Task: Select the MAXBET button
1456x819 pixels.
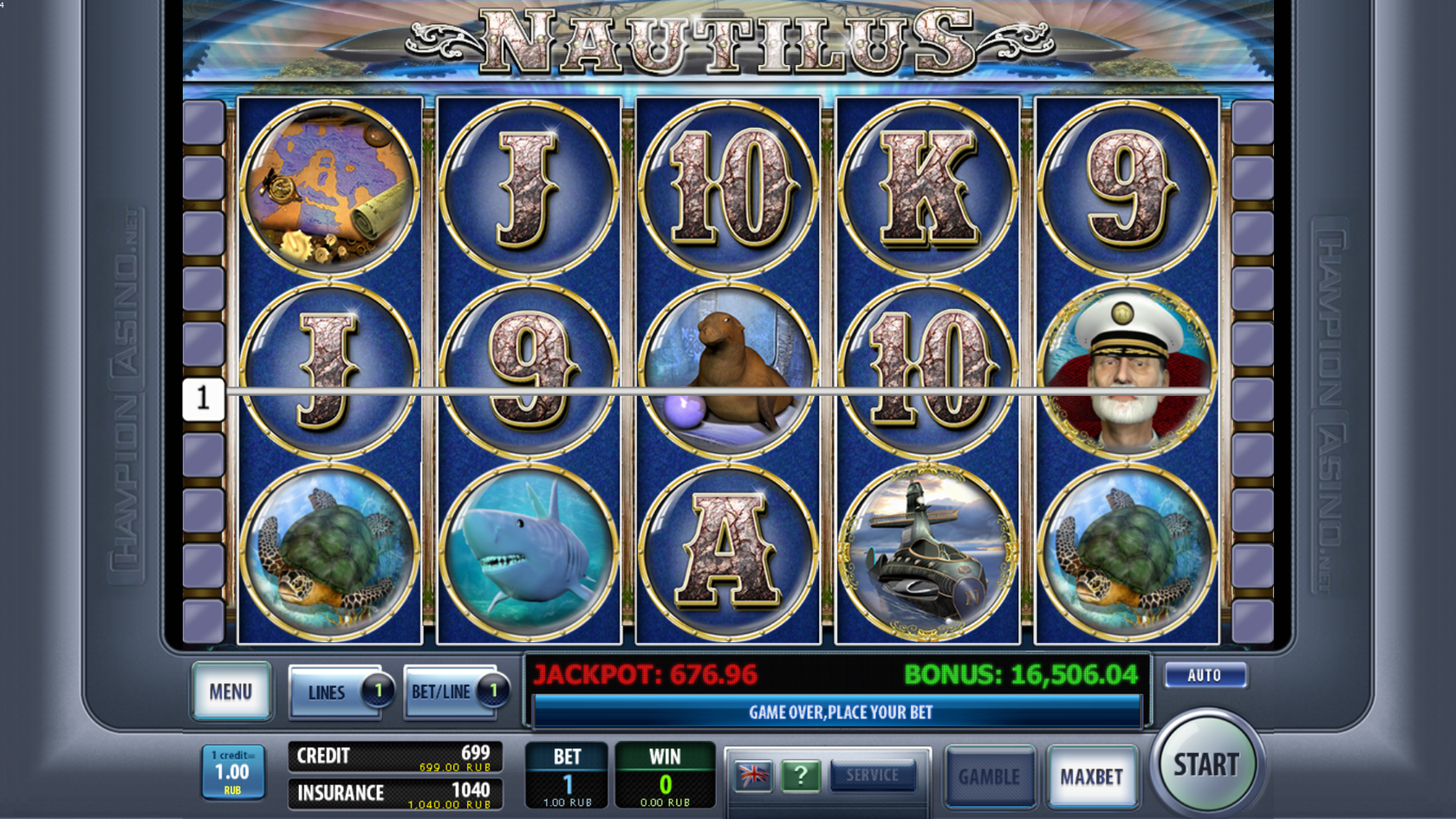Action: [x=1091, y=777]
